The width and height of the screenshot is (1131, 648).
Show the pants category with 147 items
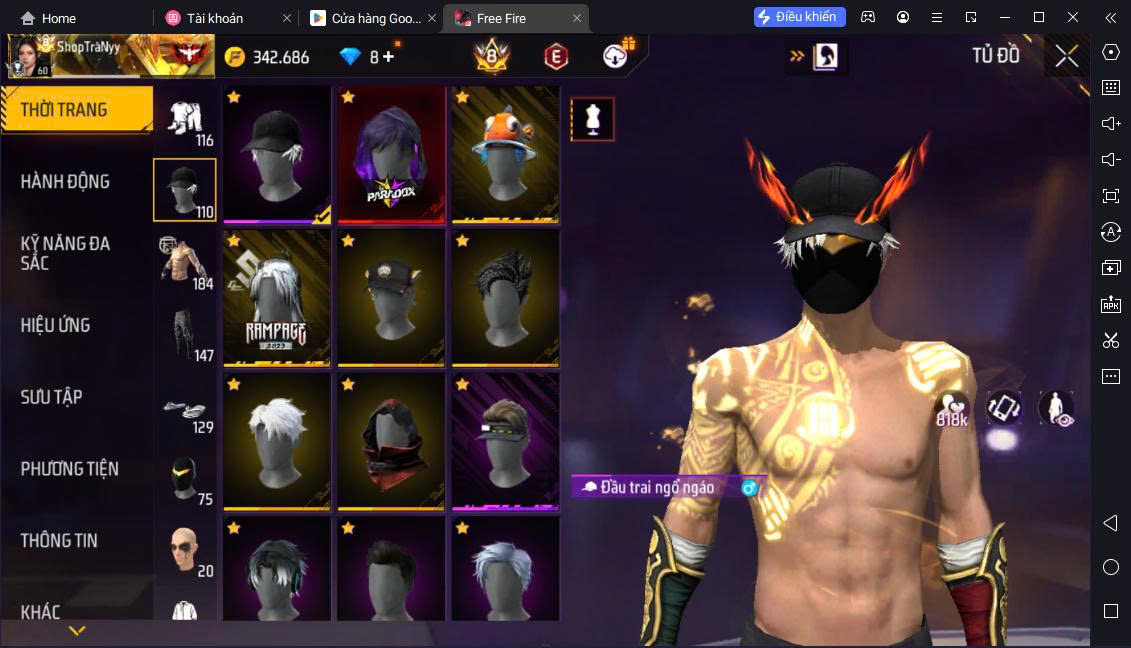[x=185, y=336]
